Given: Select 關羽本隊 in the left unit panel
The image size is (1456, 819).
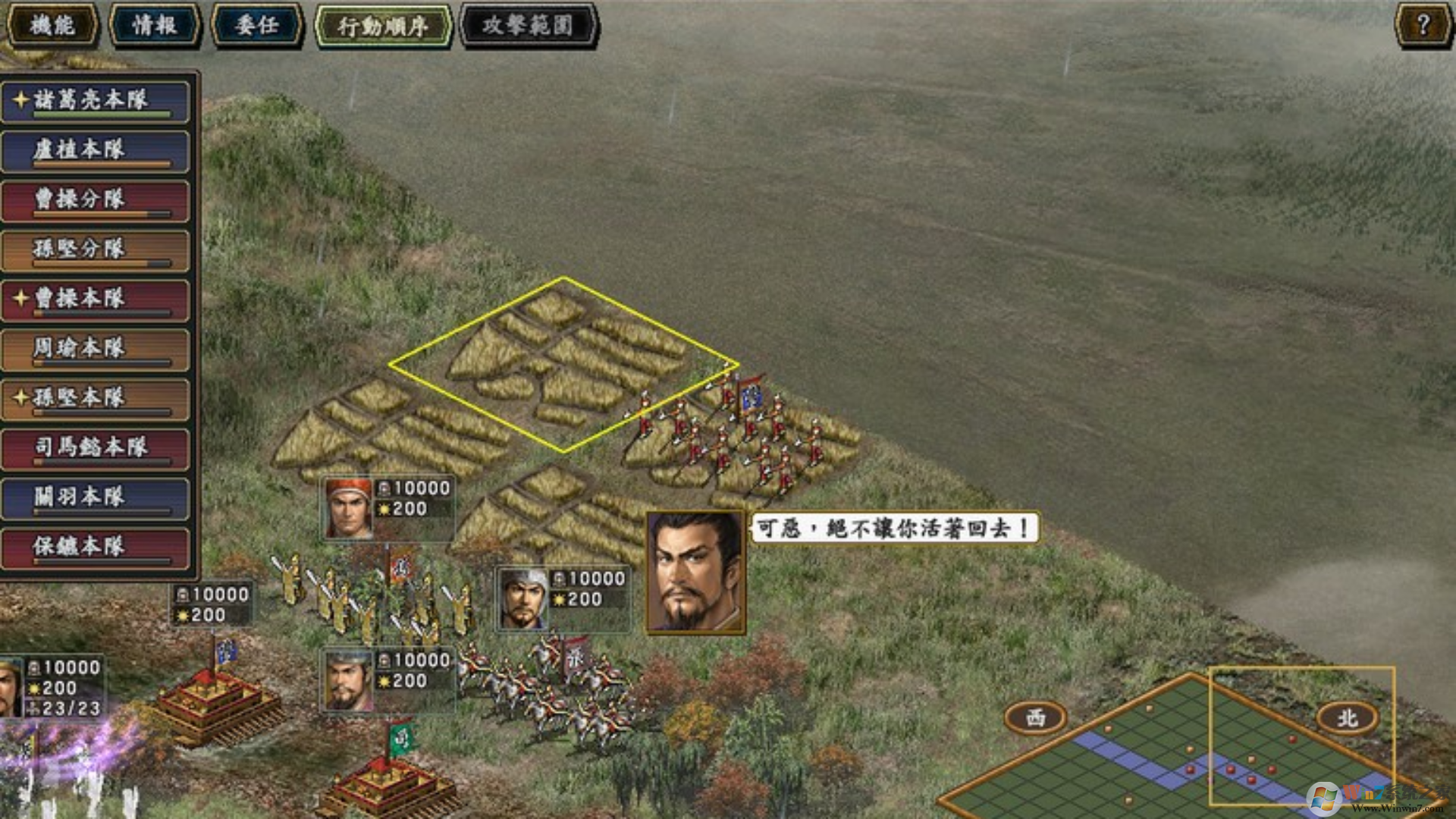Looking at the screenshot, I should pos(95,497).
